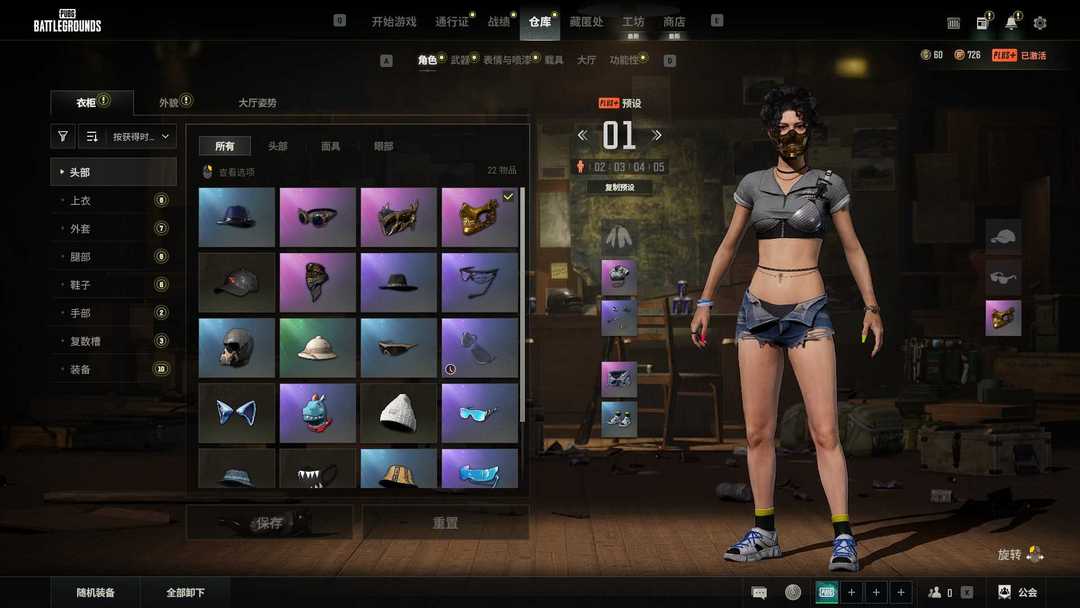Open the 公会 guild panel

tap(1018, 593)
